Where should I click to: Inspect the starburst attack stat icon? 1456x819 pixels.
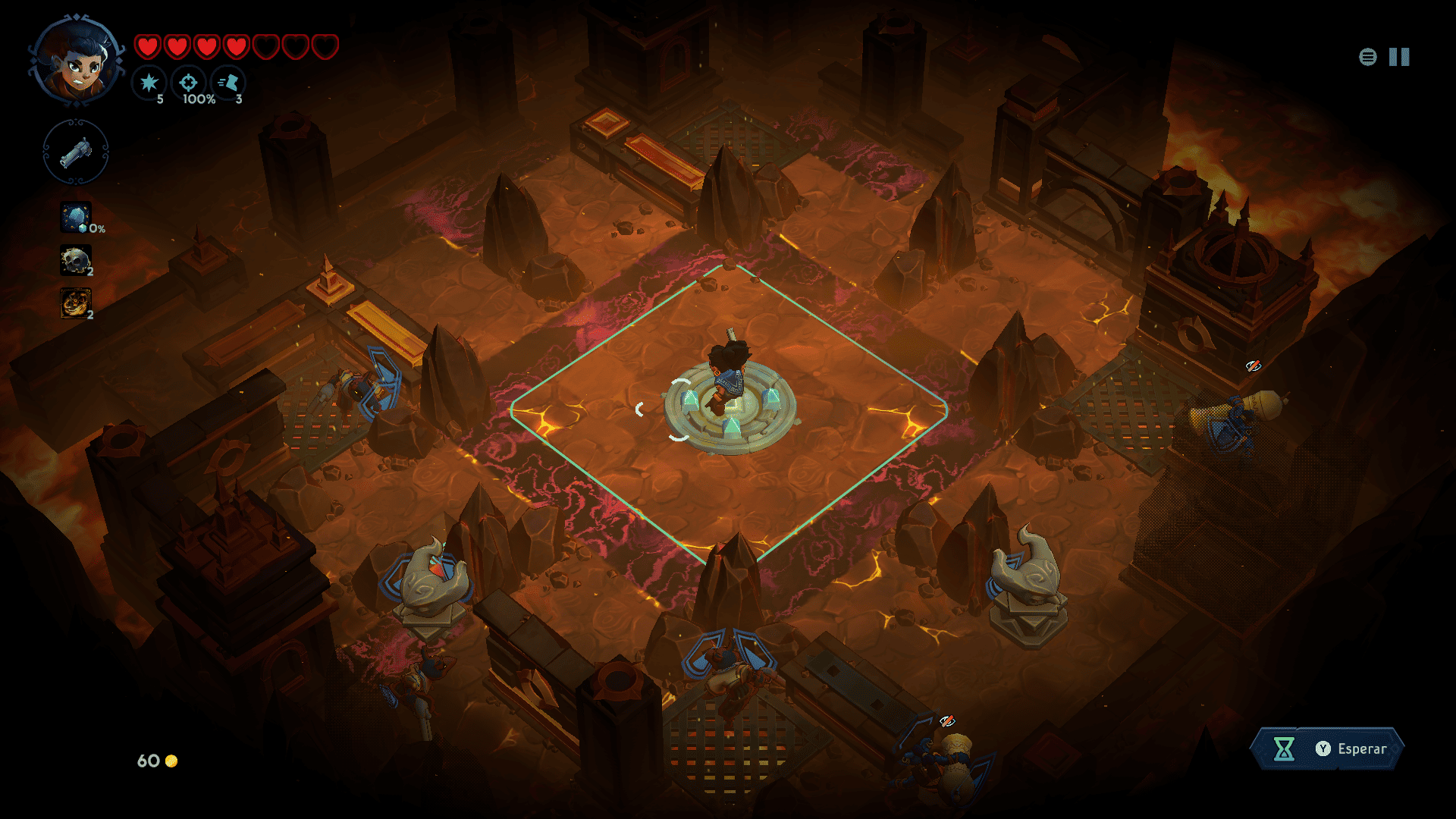click(x=149, y=83)
